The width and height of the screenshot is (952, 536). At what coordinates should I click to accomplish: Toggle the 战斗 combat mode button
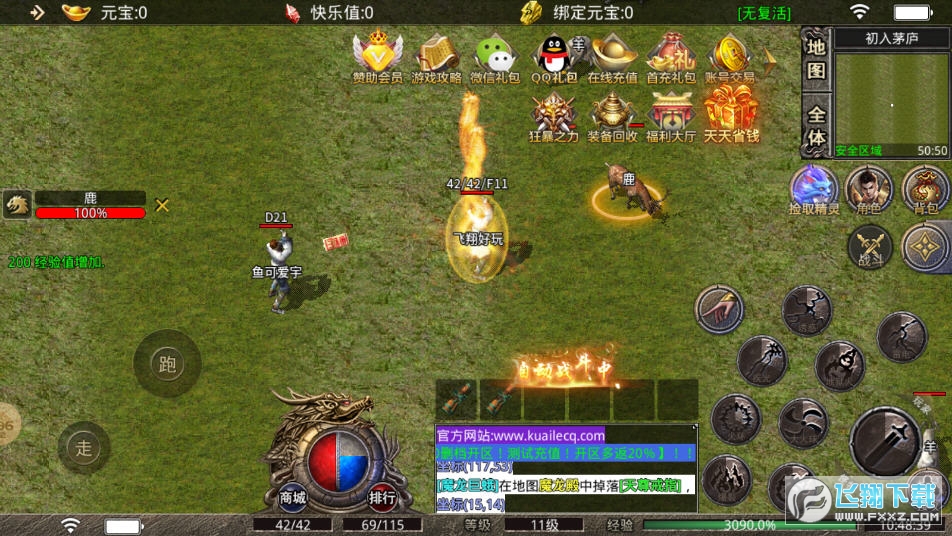coord(870,246)
